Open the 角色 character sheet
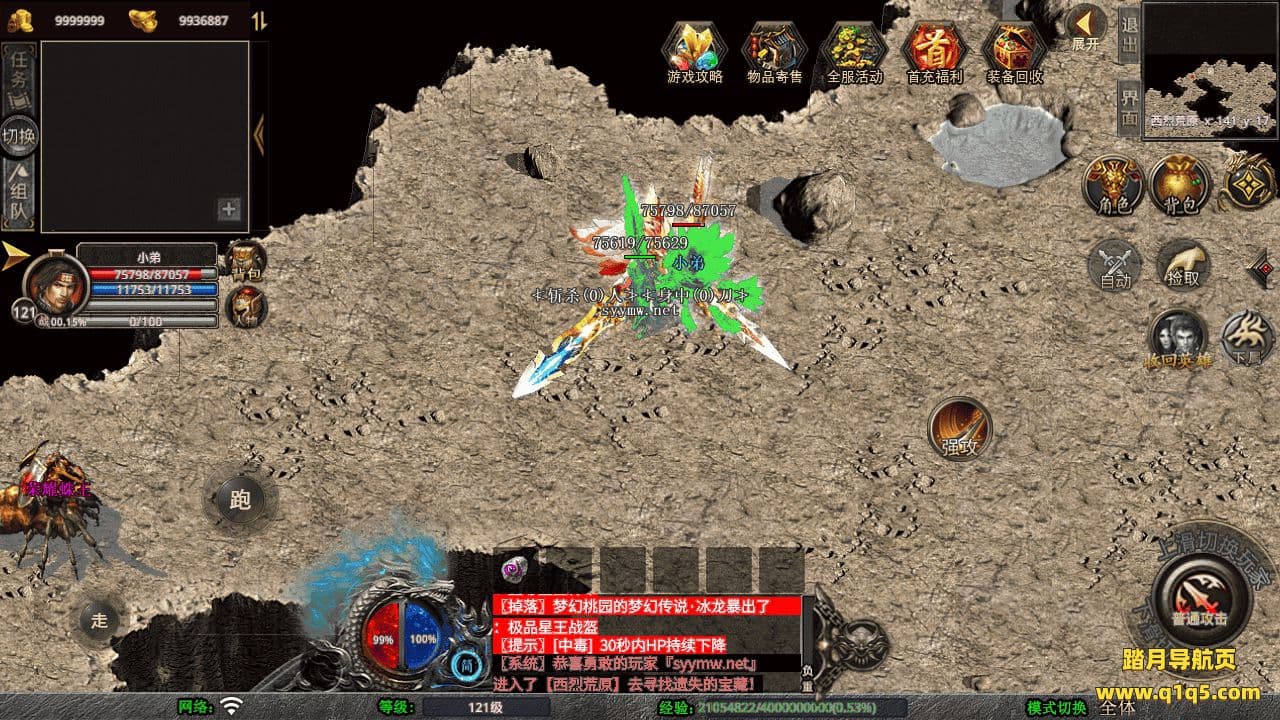Viewport: 1280px width, 720px height. pyautogui.click(x=1114, y=185)
